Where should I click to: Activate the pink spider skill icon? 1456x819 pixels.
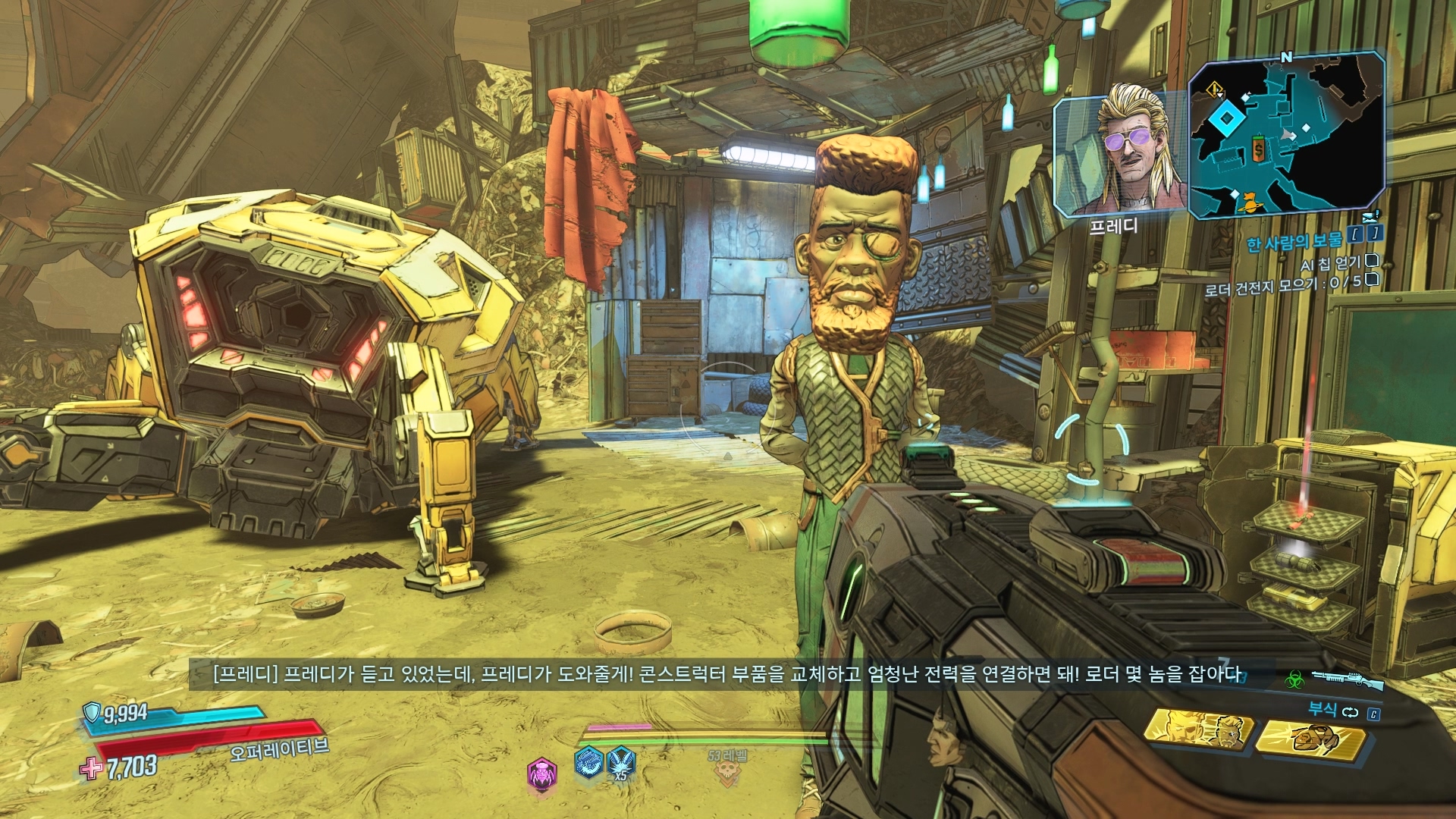(541, 773)
